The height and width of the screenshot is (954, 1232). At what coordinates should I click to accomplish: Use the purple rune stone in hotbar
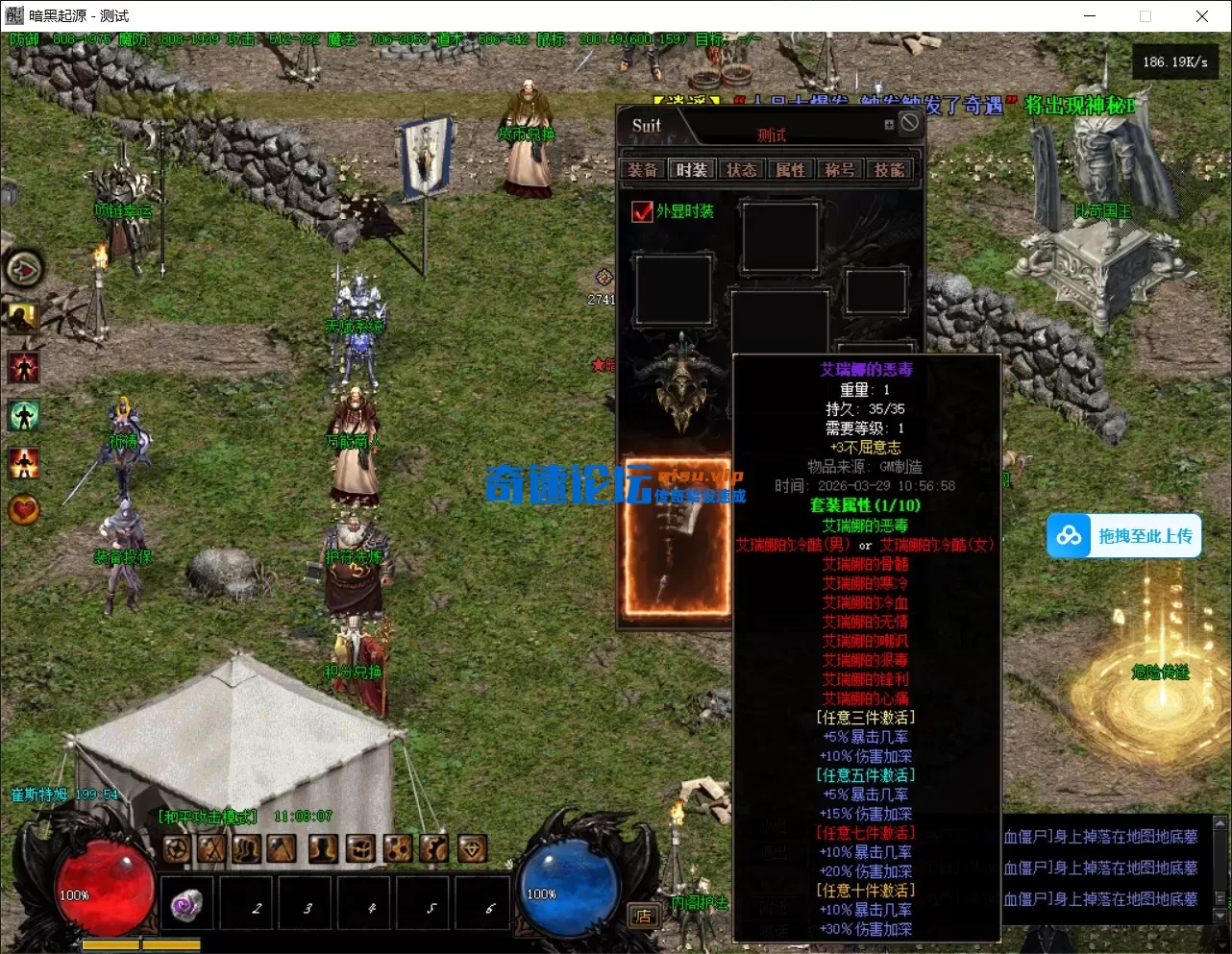click(186, 904)
